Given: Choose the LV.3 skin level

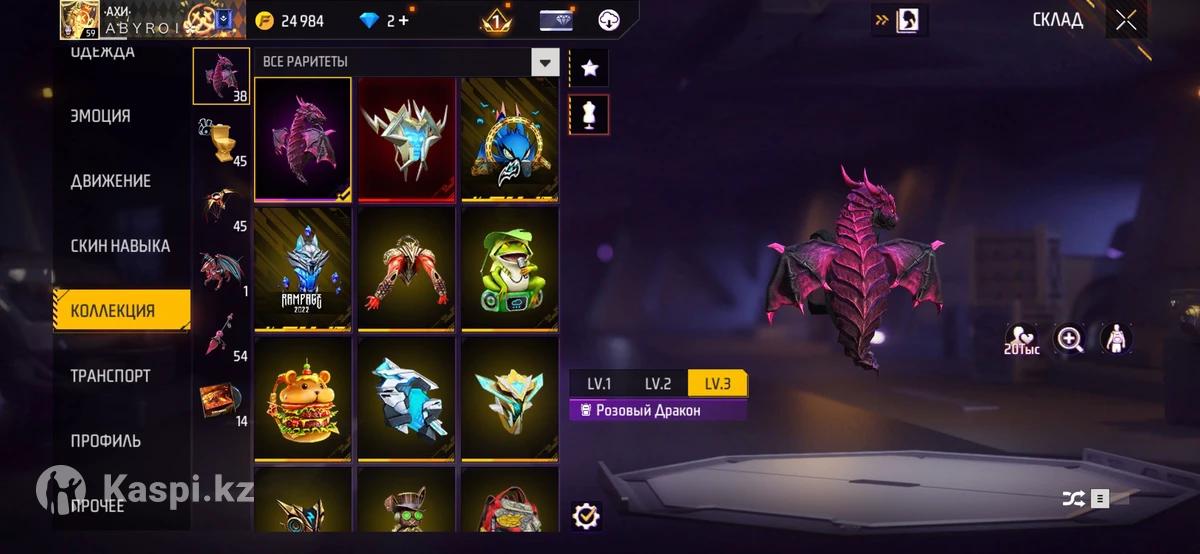Looking at the screenshot, I should click(x=717, y=384).
